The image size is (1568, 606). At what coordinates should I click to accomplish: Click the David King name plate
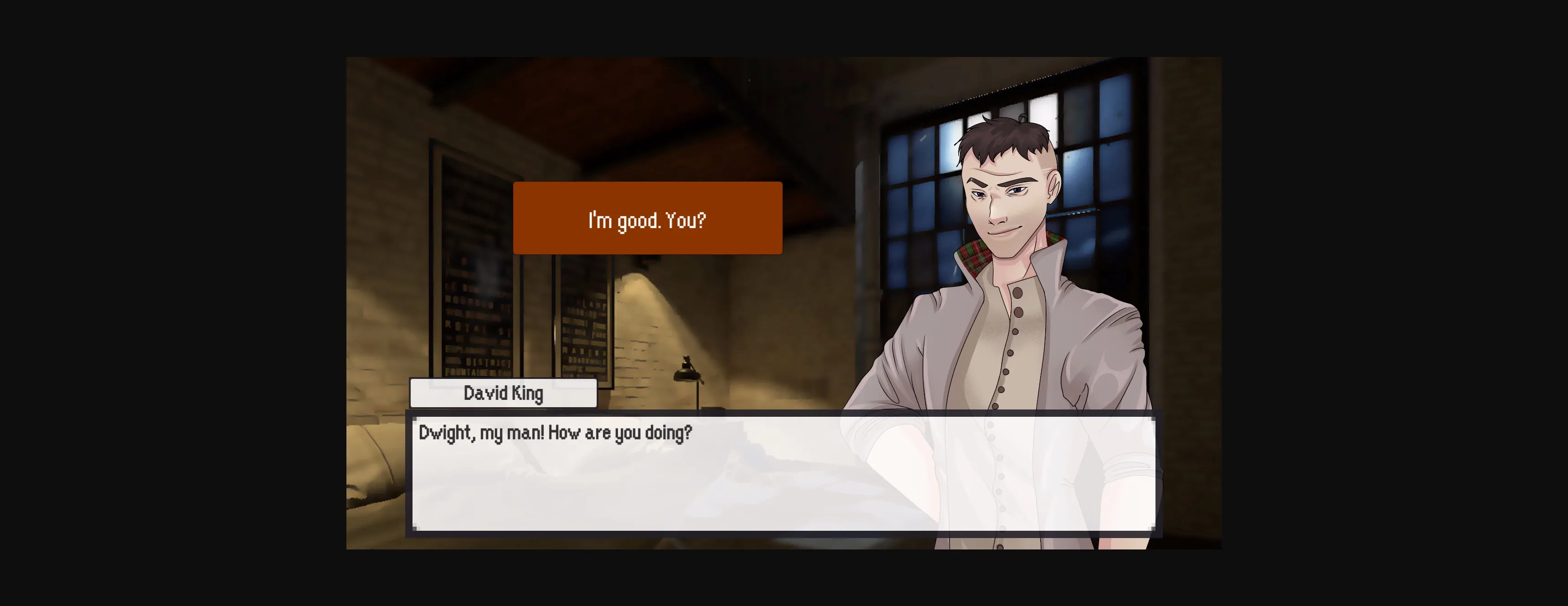coord(503,393)
